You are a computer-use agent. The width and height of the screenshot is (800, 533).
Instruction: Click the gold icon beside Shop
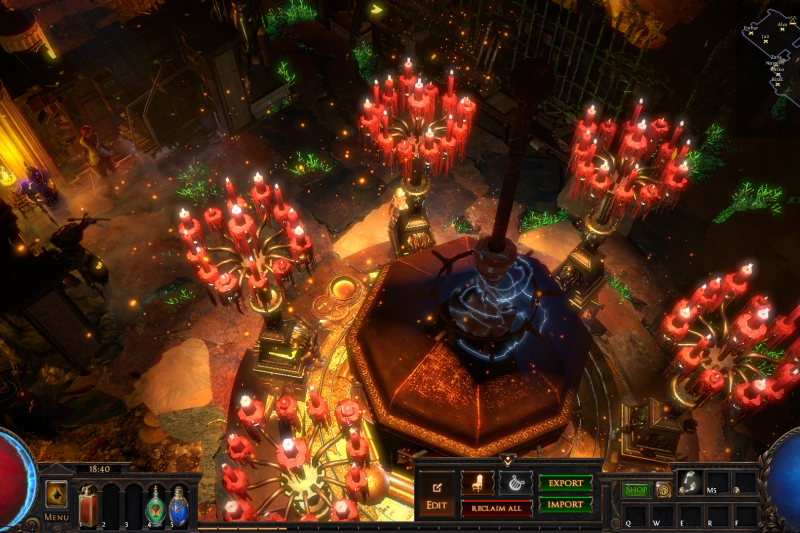[662, 490]
